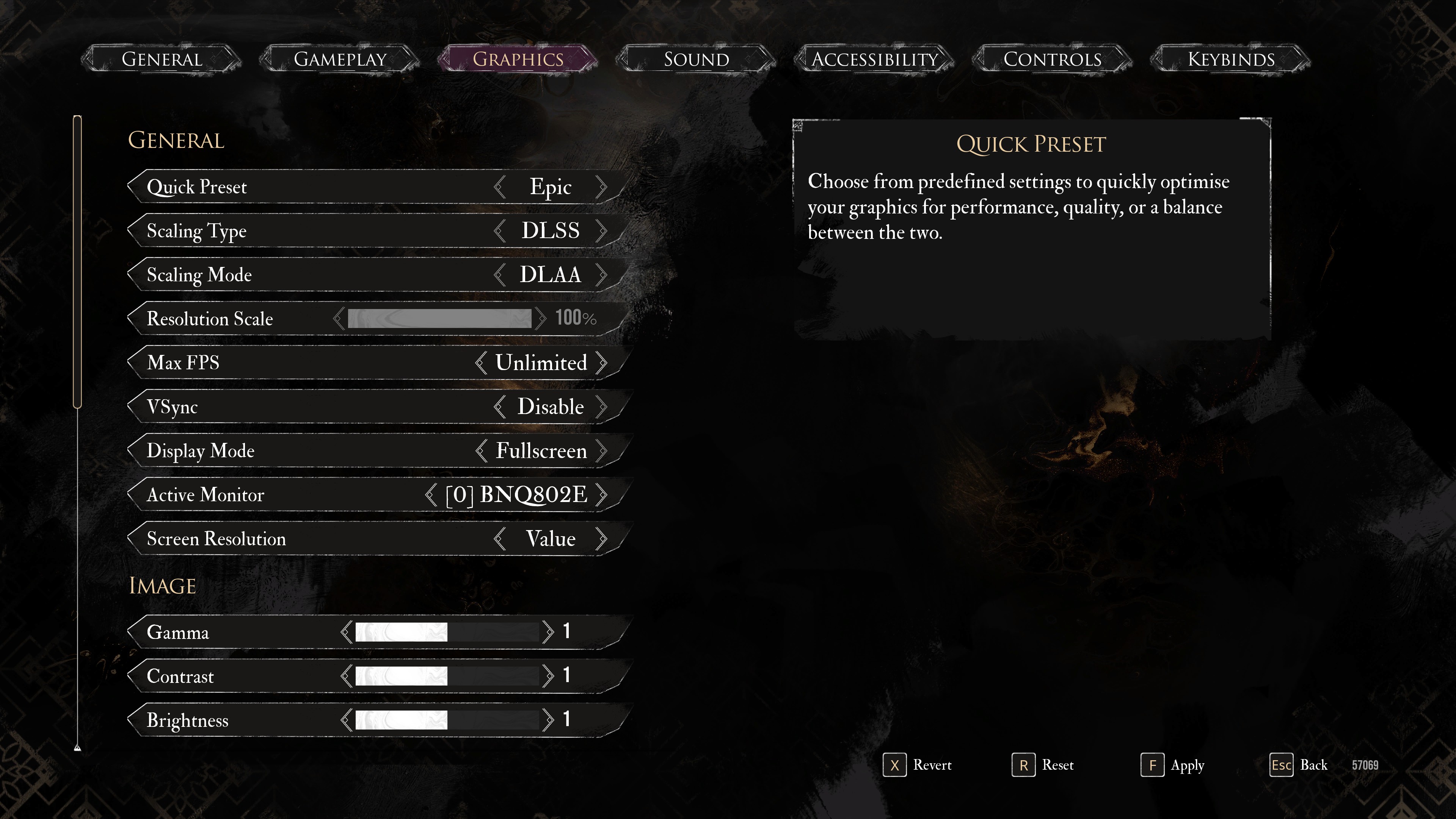Open Accessibility settings tab
This screenshot has height=819, width=1456.
pyautogui.click(x=874, y=60)
